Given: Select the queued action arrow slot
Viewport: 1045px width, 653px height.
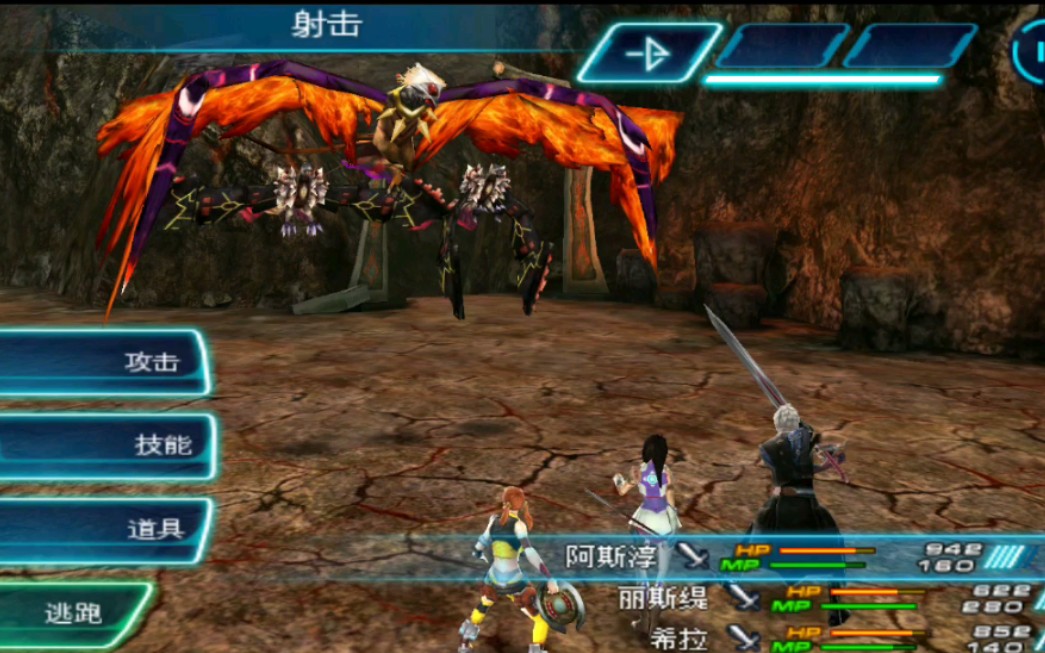Looking at the screenshot, I should (x=648, y=53).
